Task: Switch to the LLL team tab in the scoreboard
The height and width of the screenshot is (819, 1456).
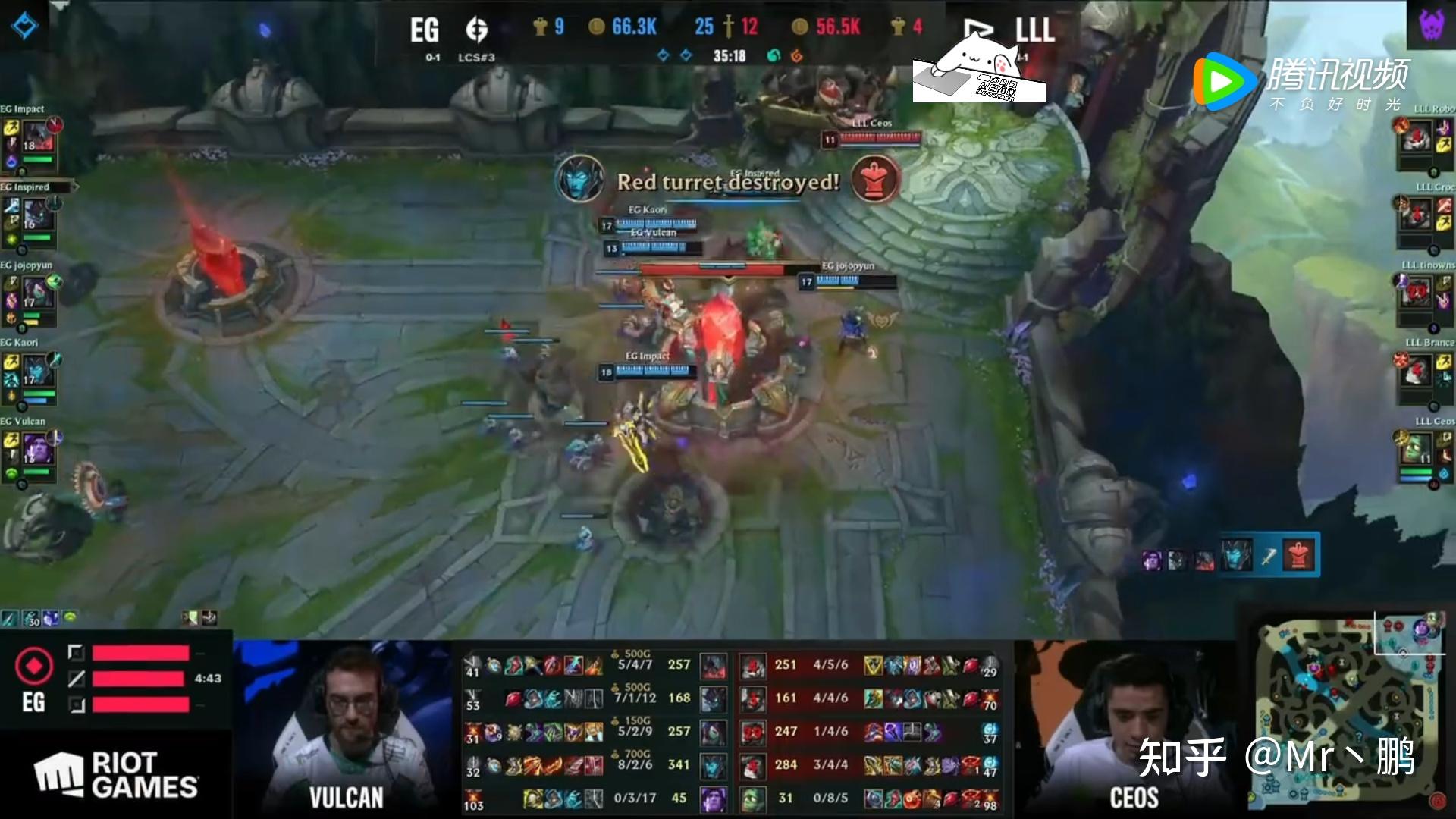Action: pos(1034,30)
